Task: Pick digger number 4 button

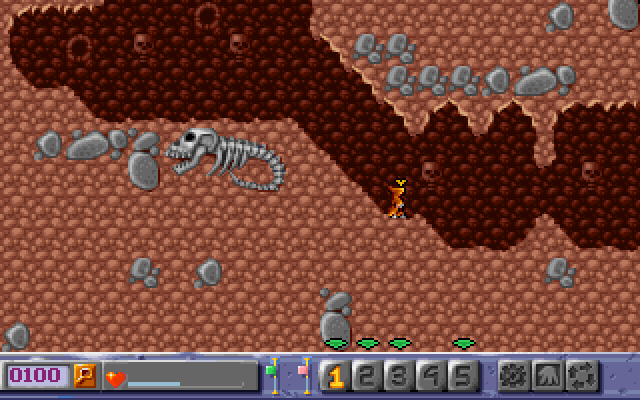Action: click(x=430, y=376)
